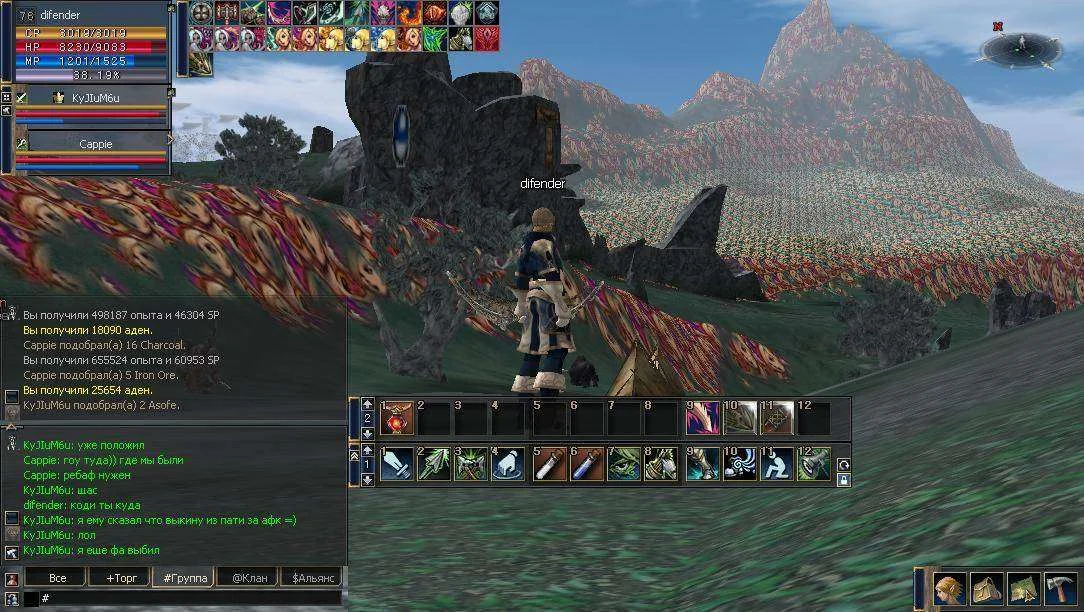Screen dimensions: 1084x612
Task: Drink the blue potion in slot 6
Action: [x=588, y=464]
